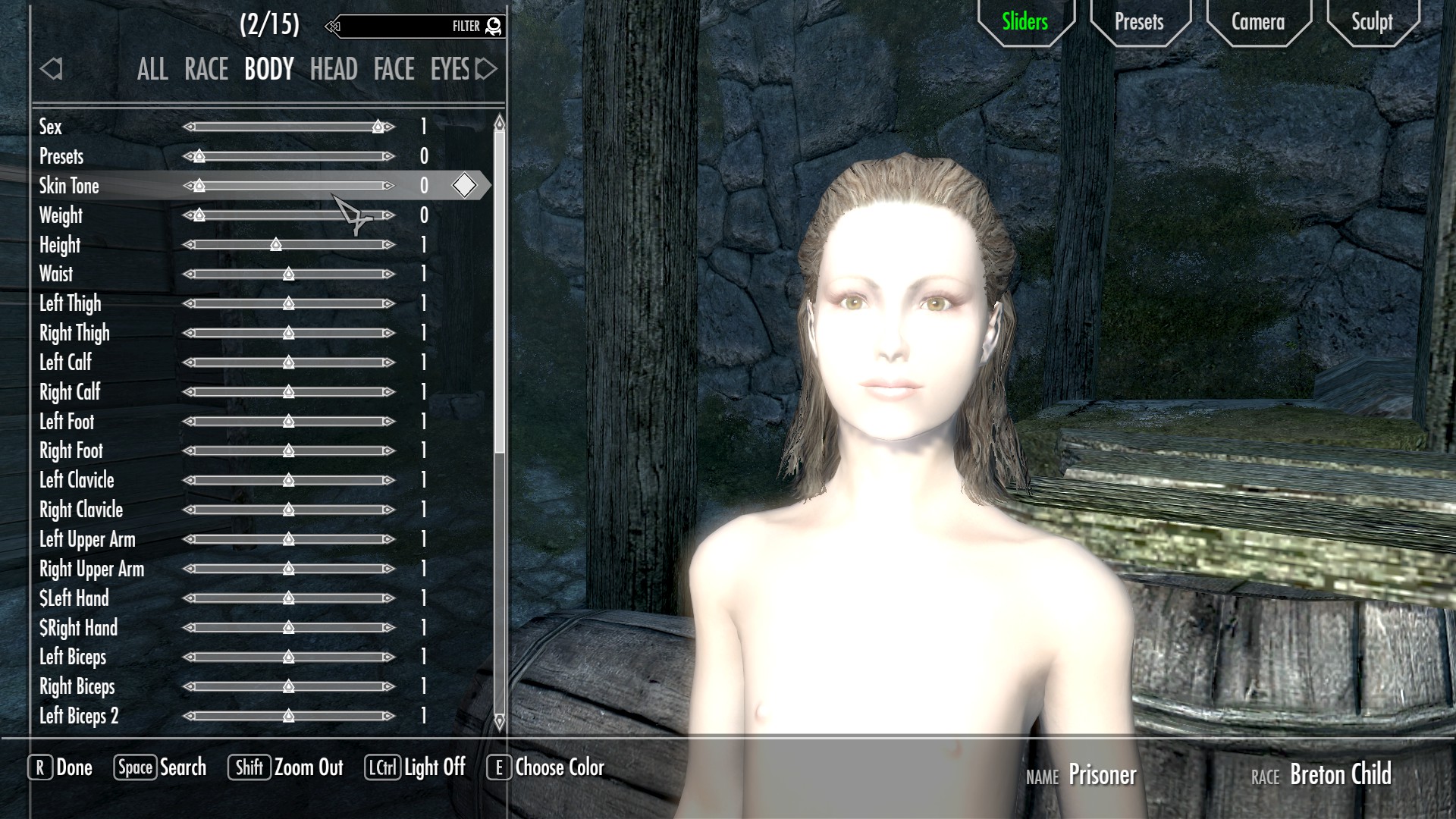Click the scrollbar down arrow
This screenshot has width=1456, height=819.
[x=499, y=722]
